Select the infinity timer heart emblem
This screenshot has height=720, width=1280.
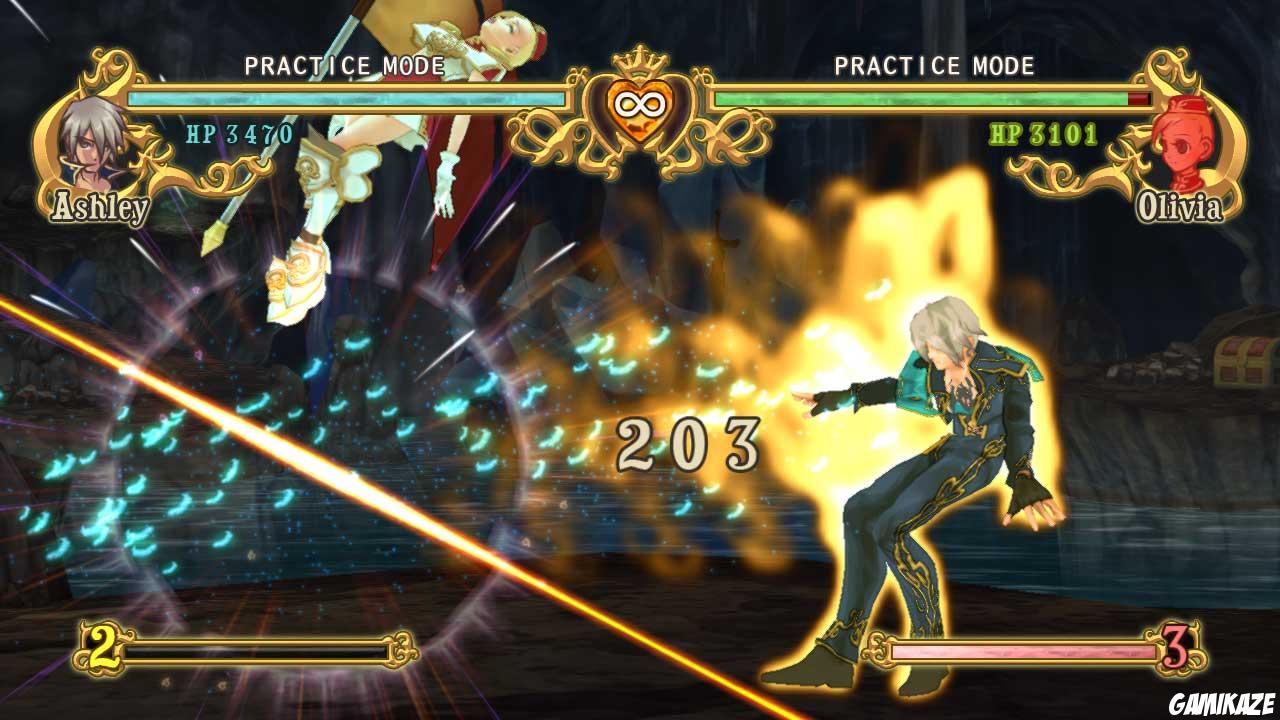point(640,105)
